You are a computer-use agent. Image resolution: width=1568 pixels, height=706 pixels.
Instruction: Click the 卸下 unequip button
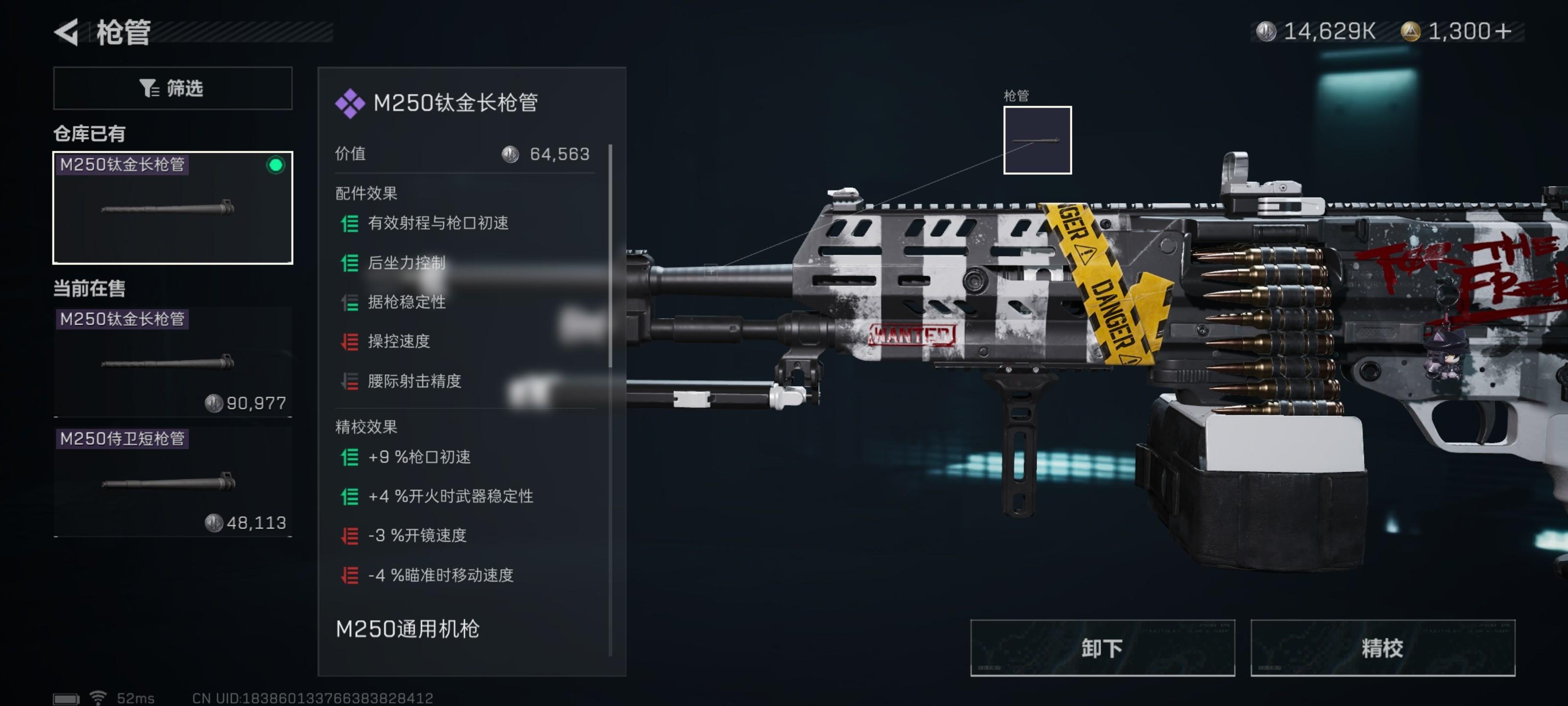click(x=1102, y=648)
